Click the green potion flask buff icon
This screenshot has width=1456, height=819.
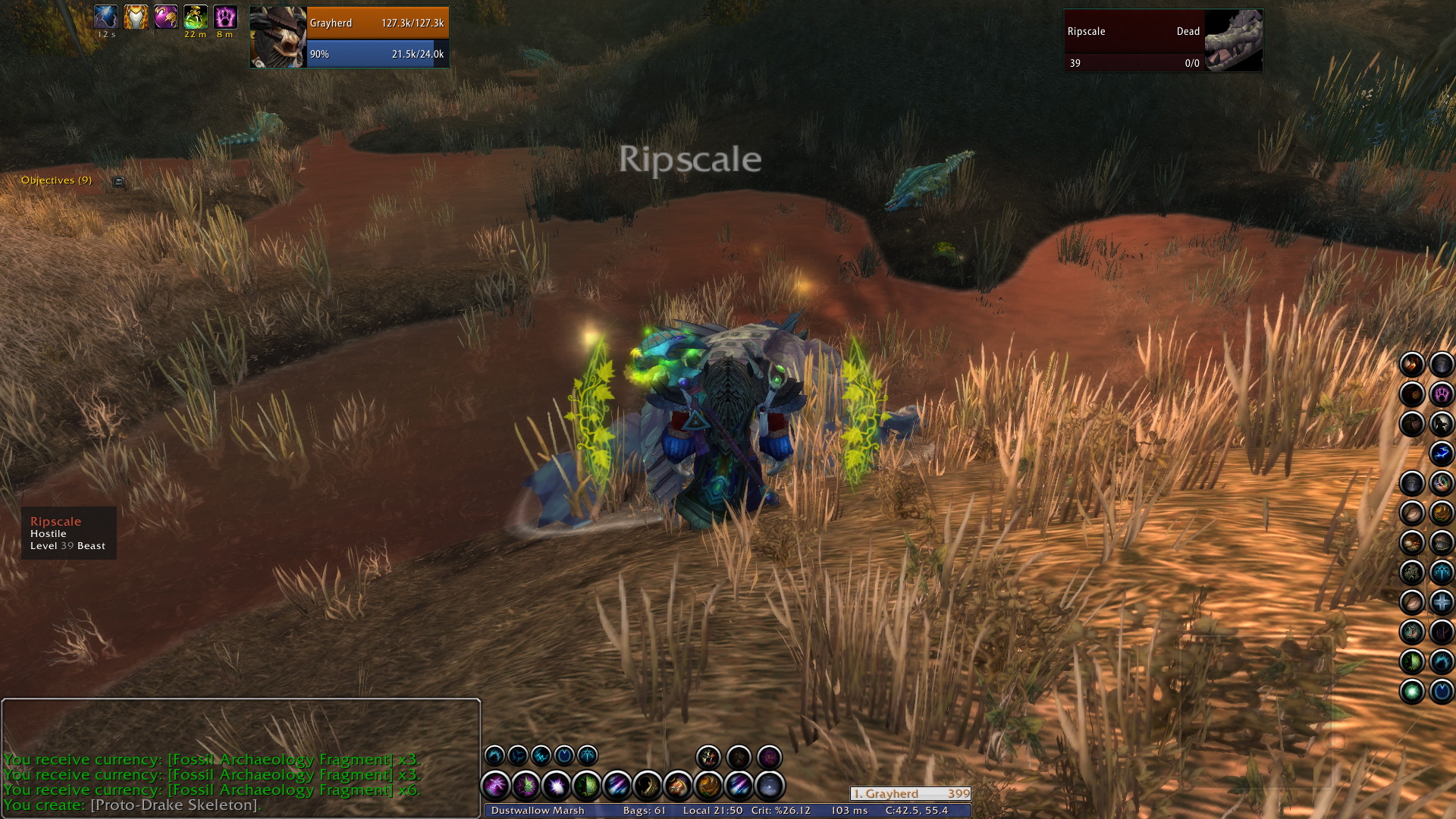click(x=196, y=17)
